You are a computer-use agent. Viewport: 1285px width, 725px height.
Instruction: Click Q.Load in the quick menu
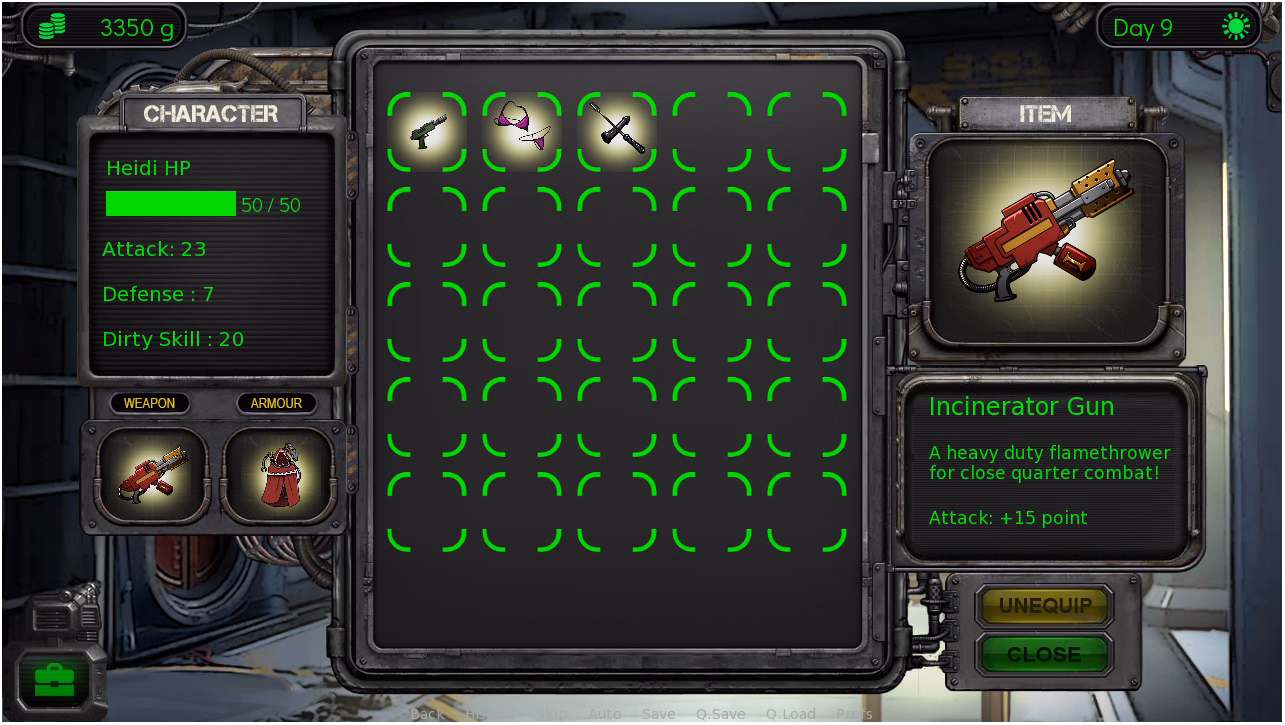[x=790, y=714]
